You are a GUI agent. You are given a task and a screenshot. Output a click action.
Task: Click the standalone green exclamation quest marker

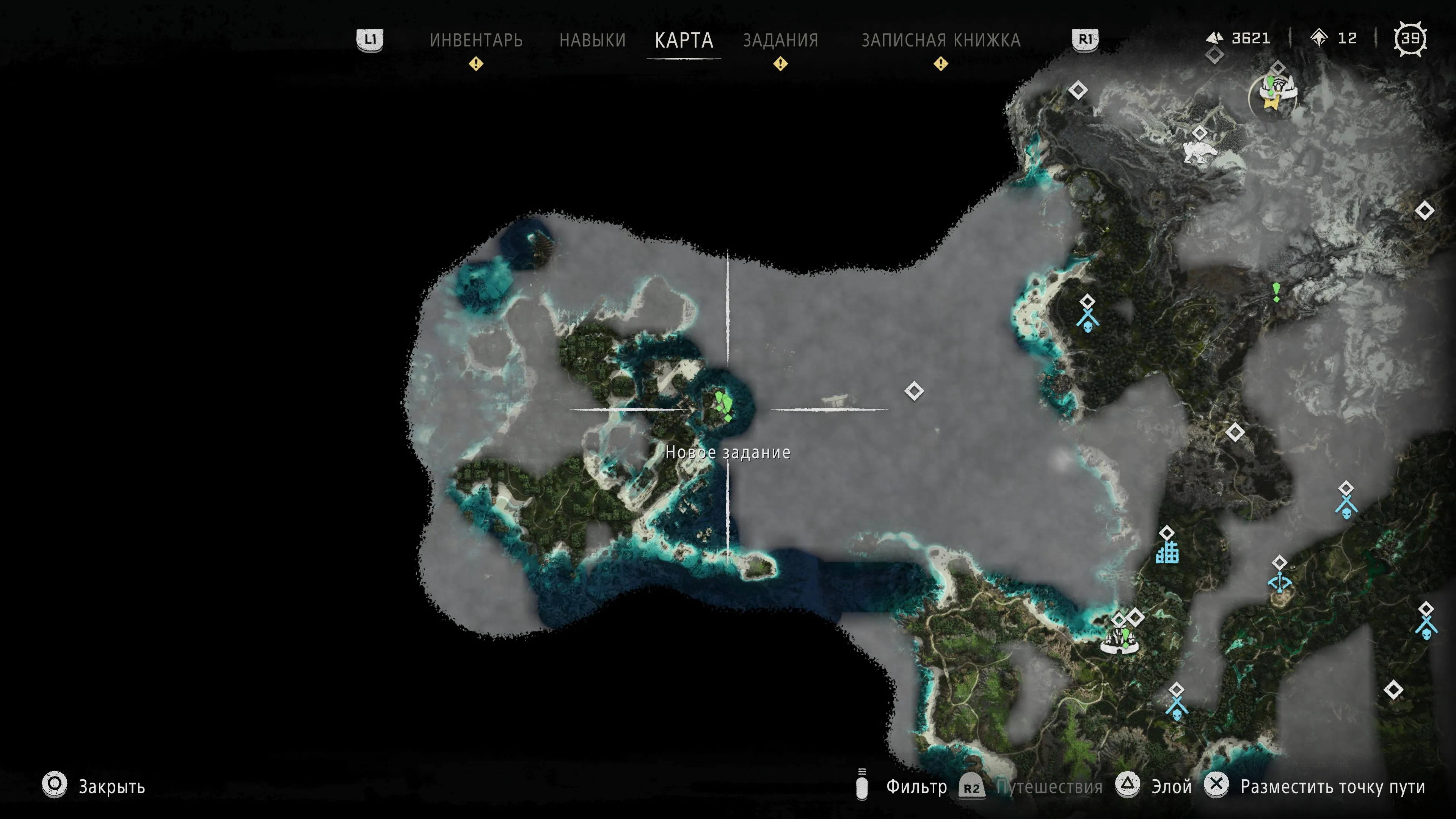point(1276,292)
